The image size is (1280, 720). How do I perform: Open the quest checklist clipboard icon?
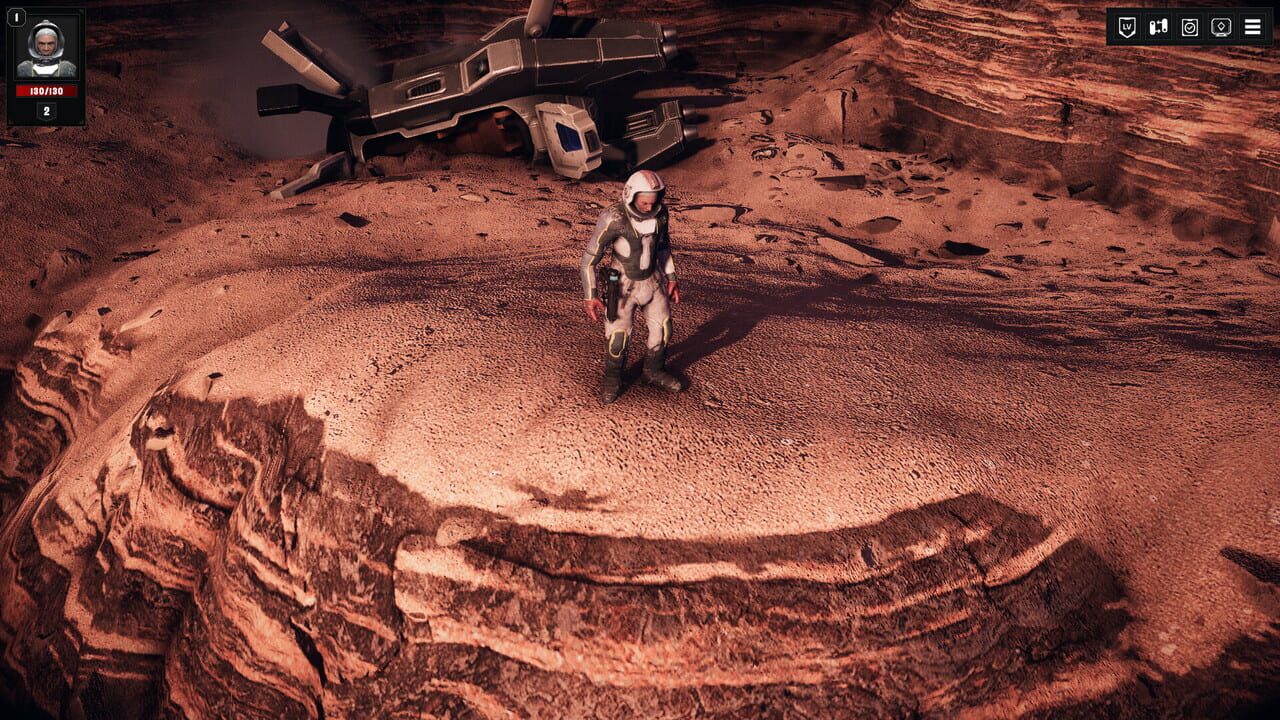coord(1190,27)
